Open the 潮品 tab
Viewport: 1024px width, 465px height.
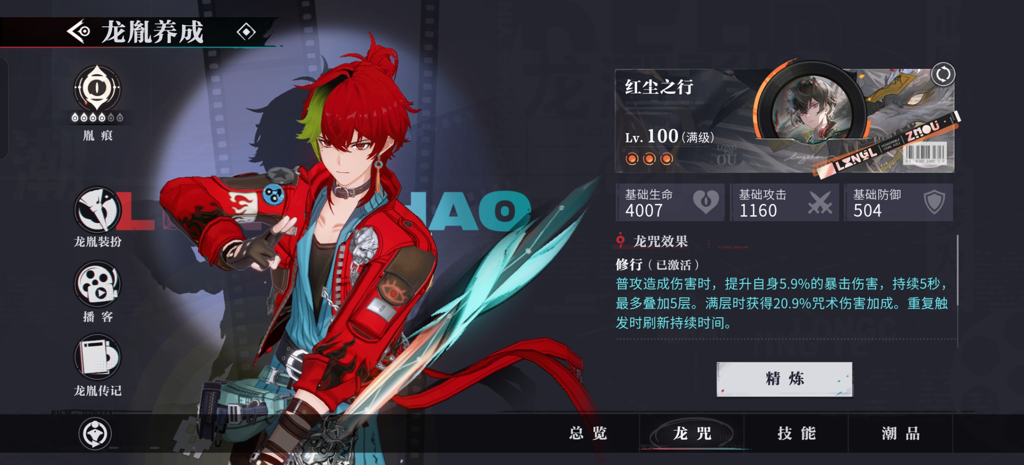900,433
